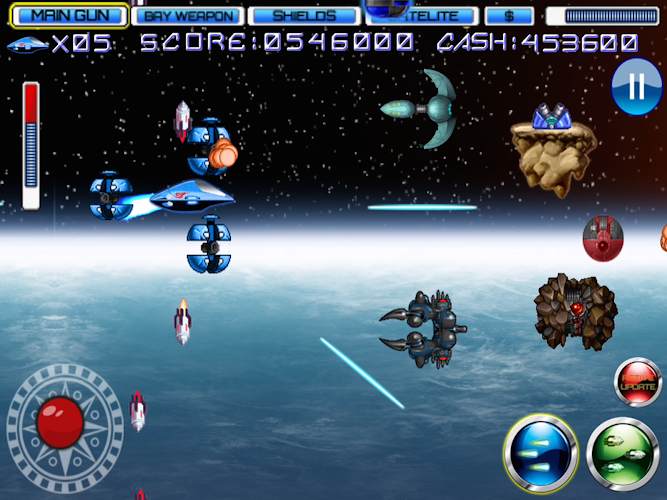Open the dollar sign cash tab
The image size is (667, 500).
(x=509, y=16)
